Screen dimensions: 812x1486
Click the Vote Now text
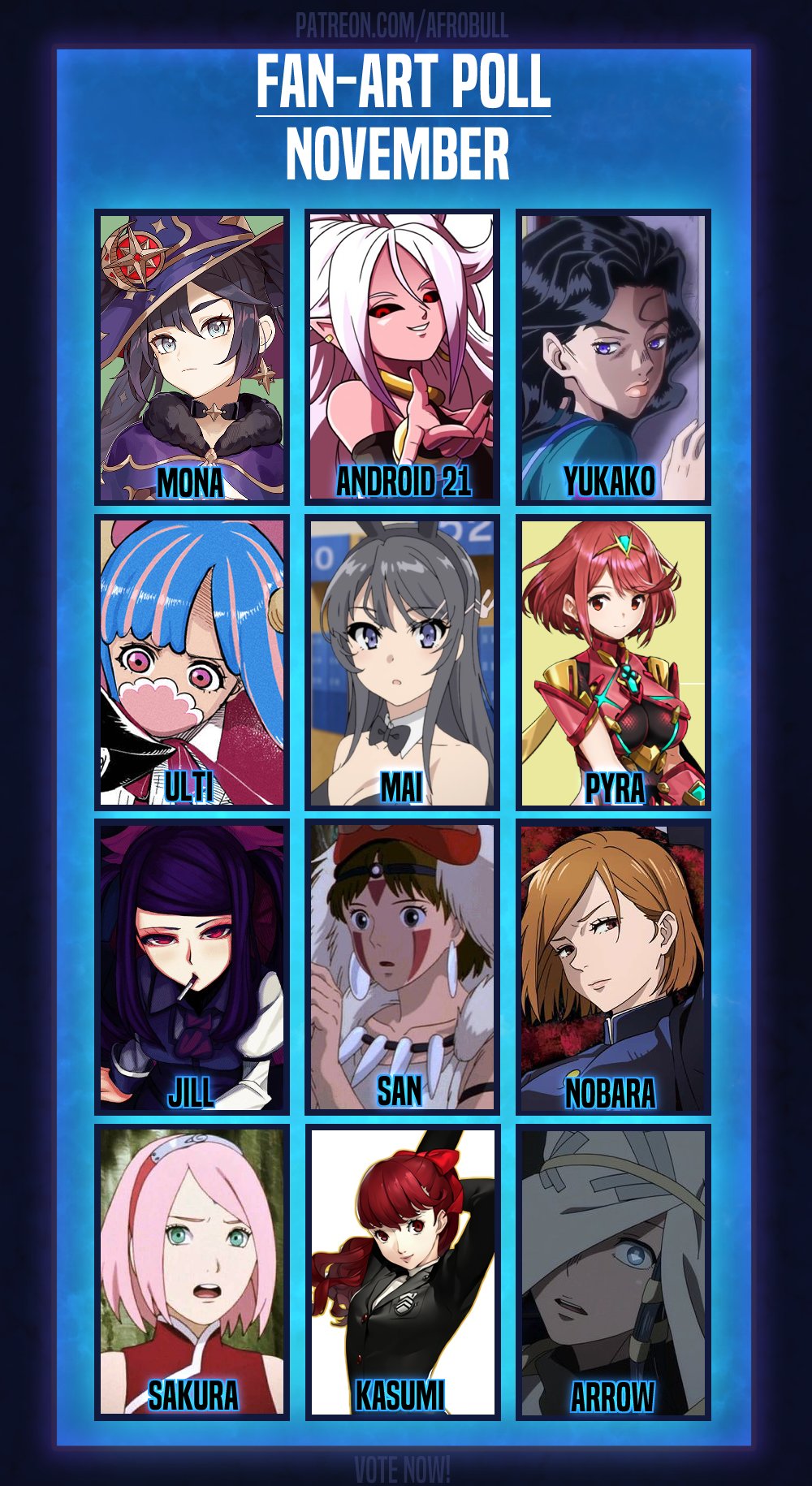click(402, 1468)
